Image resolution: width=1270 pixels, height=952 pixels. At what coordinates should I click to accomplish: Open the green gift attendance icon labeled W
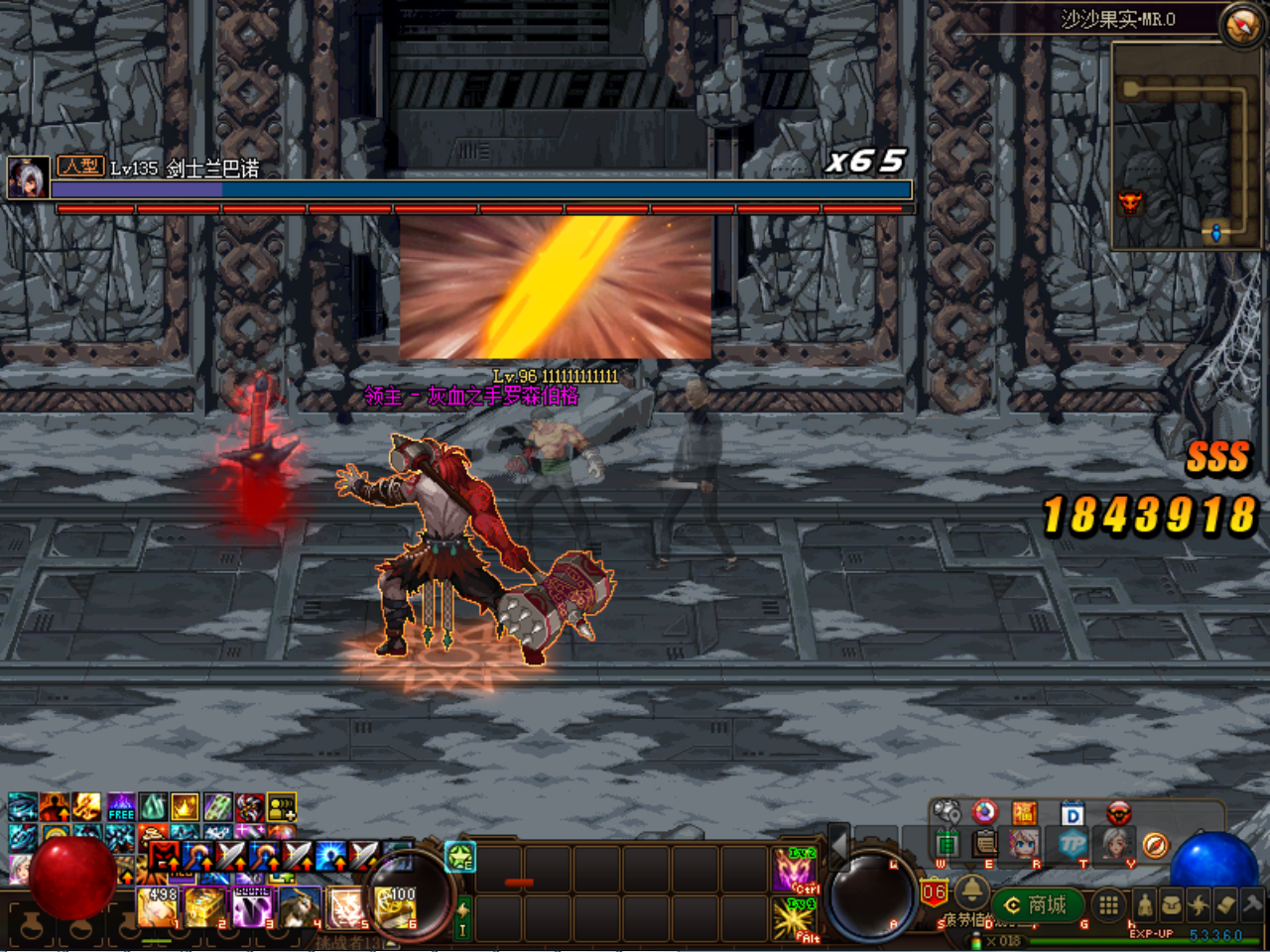tap(948, 846)
